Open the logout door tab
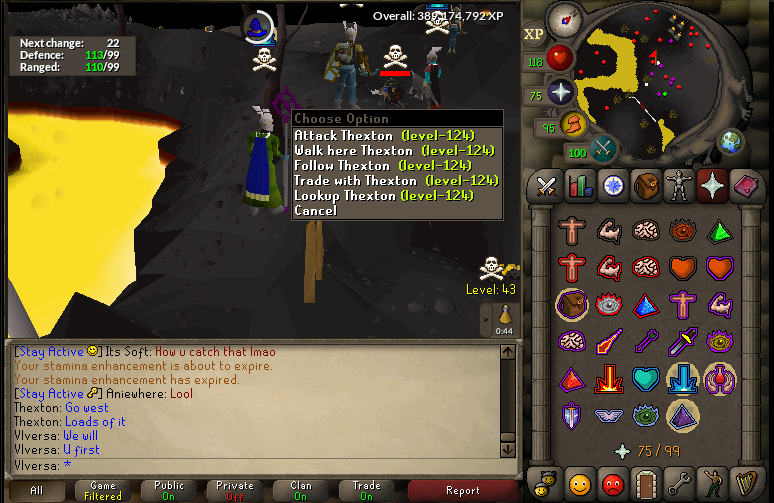774x503 pixels. click(648, 483)
